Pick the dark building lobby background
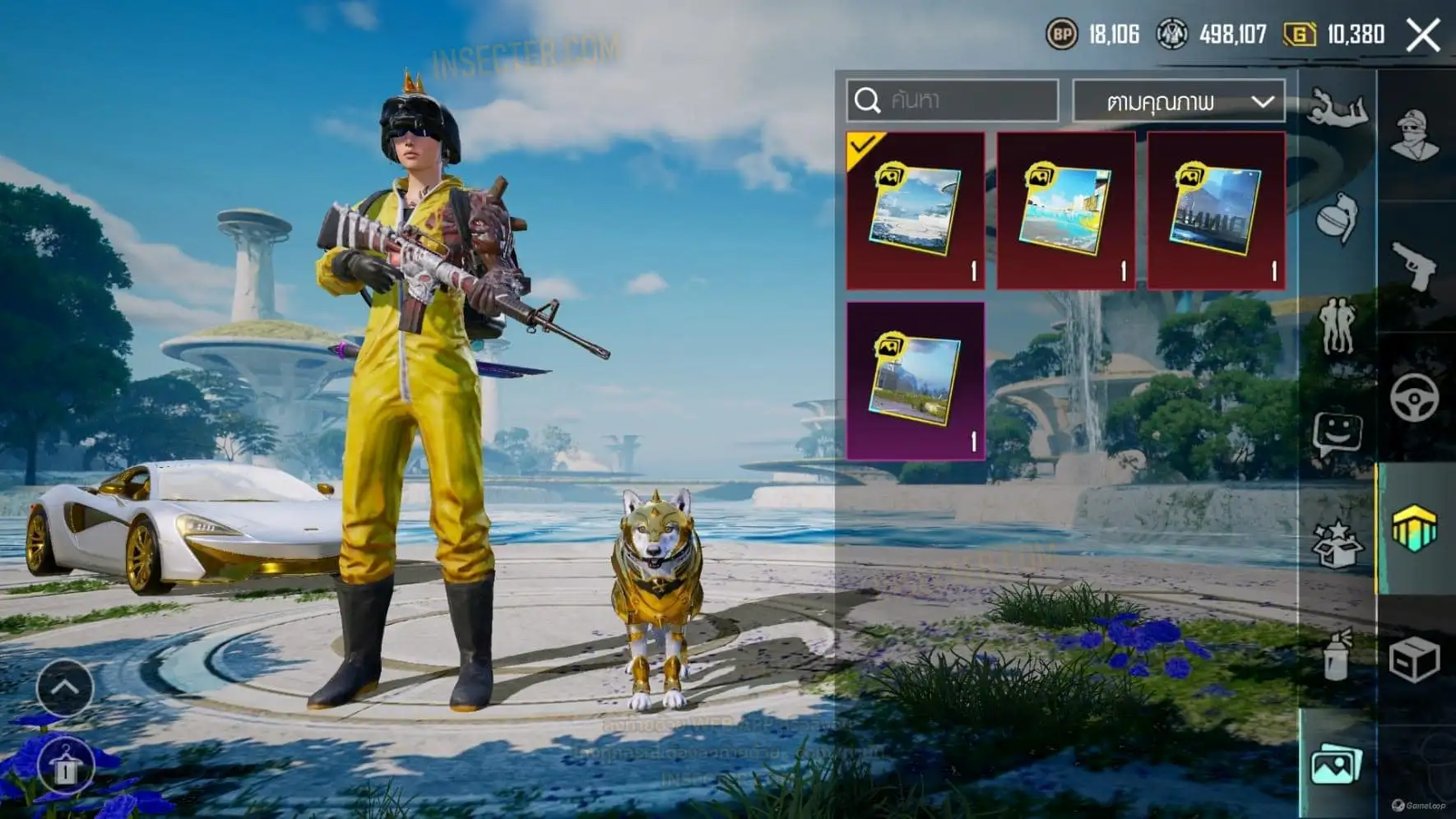1456x819 pixels. click(x=1216, y=211)
